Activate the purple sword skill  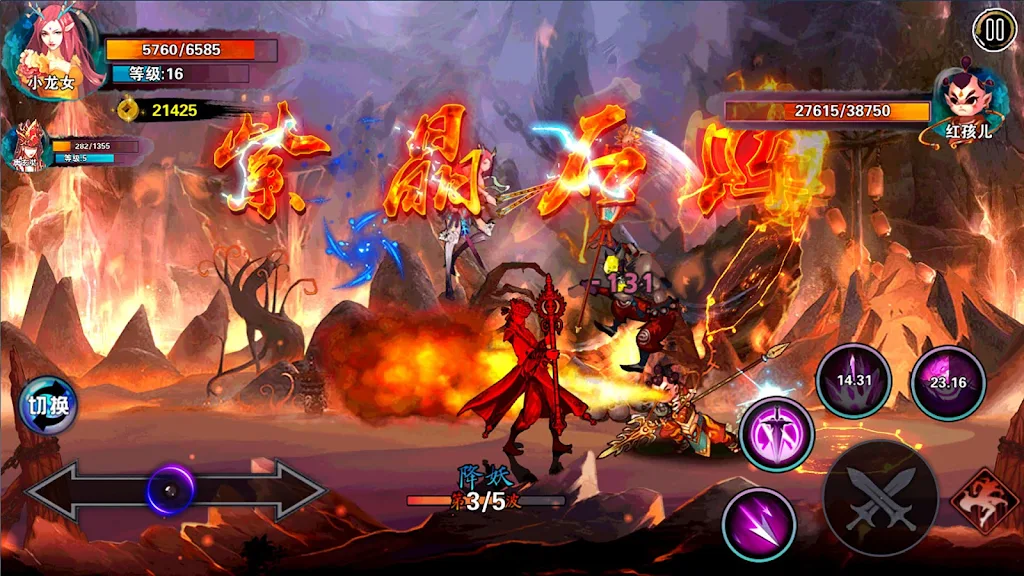777,434
